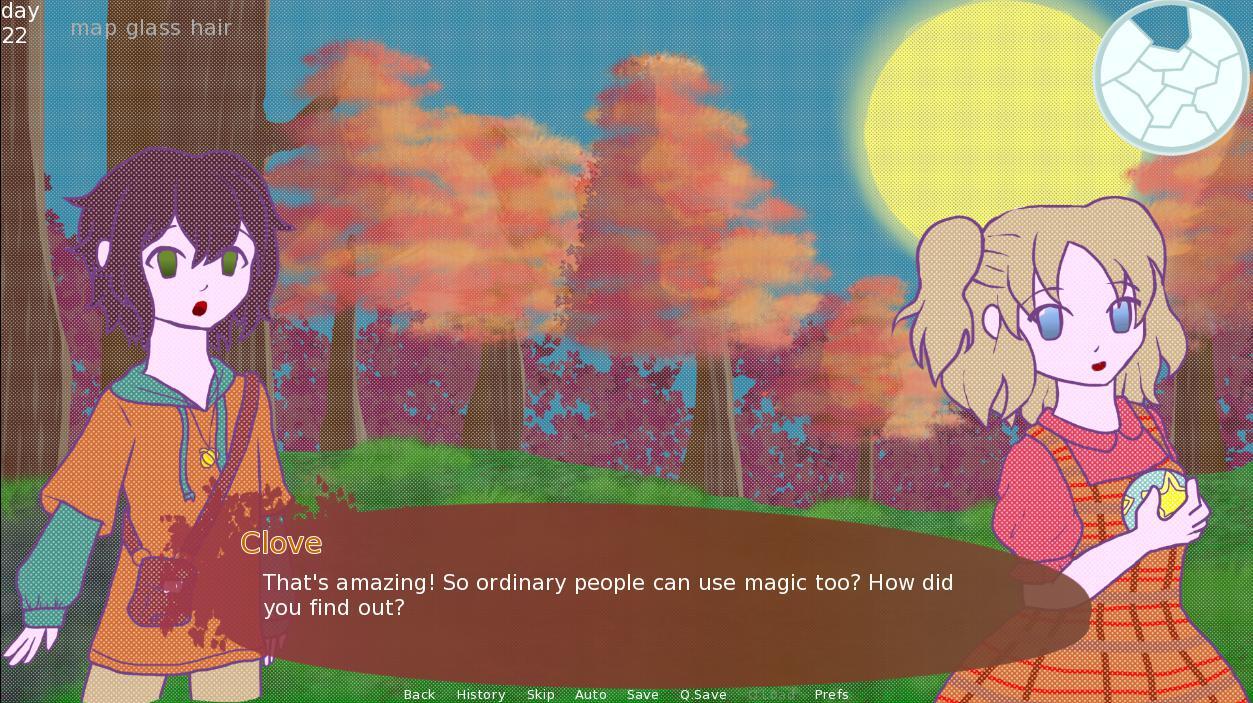Advance Clove's dialogue text box
Image resolution: width=1253 pixels, height=703 pixels.
(640, 595)
